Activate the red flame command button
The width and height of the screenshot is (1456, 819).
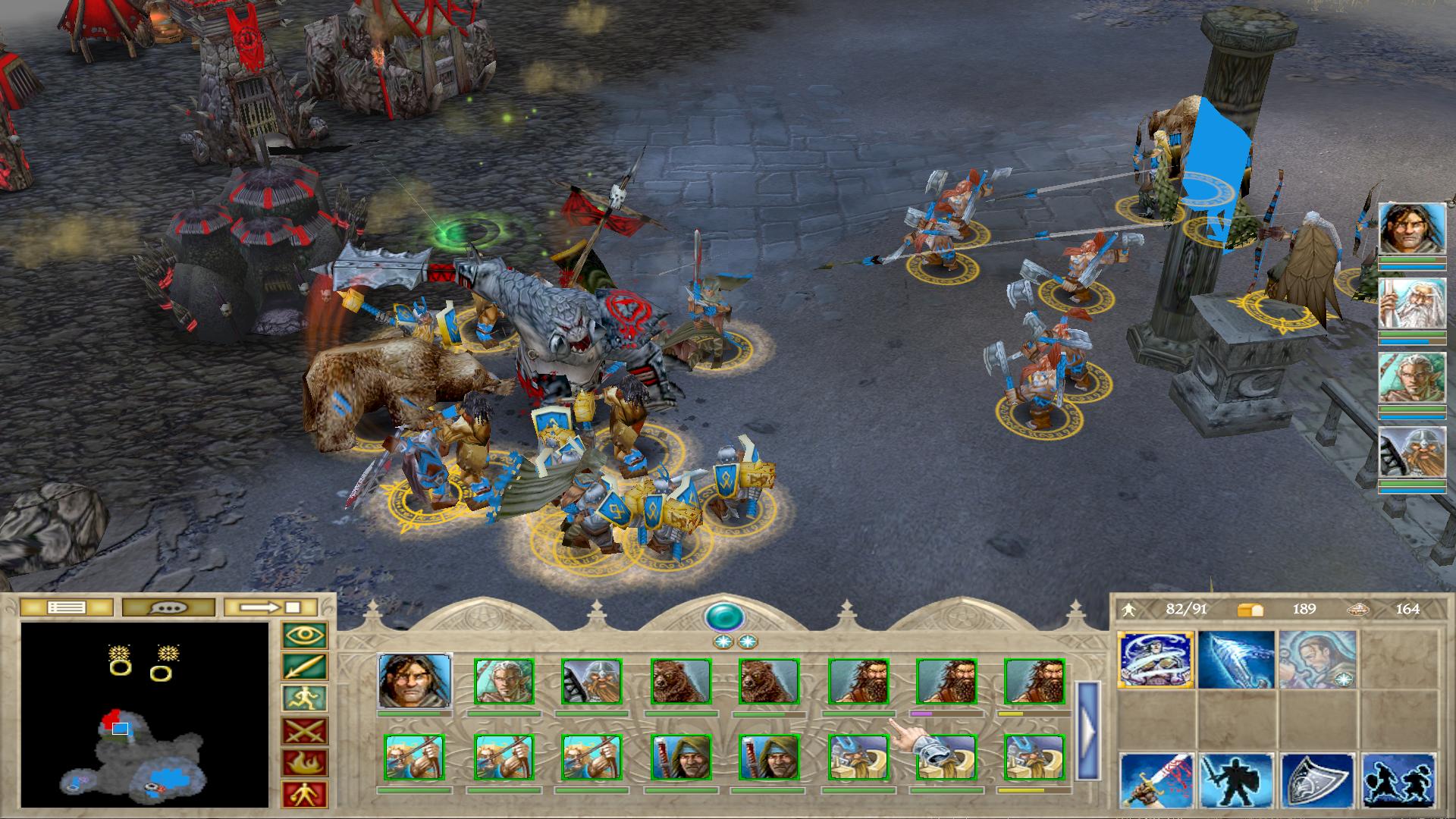[x=304, y=763]
